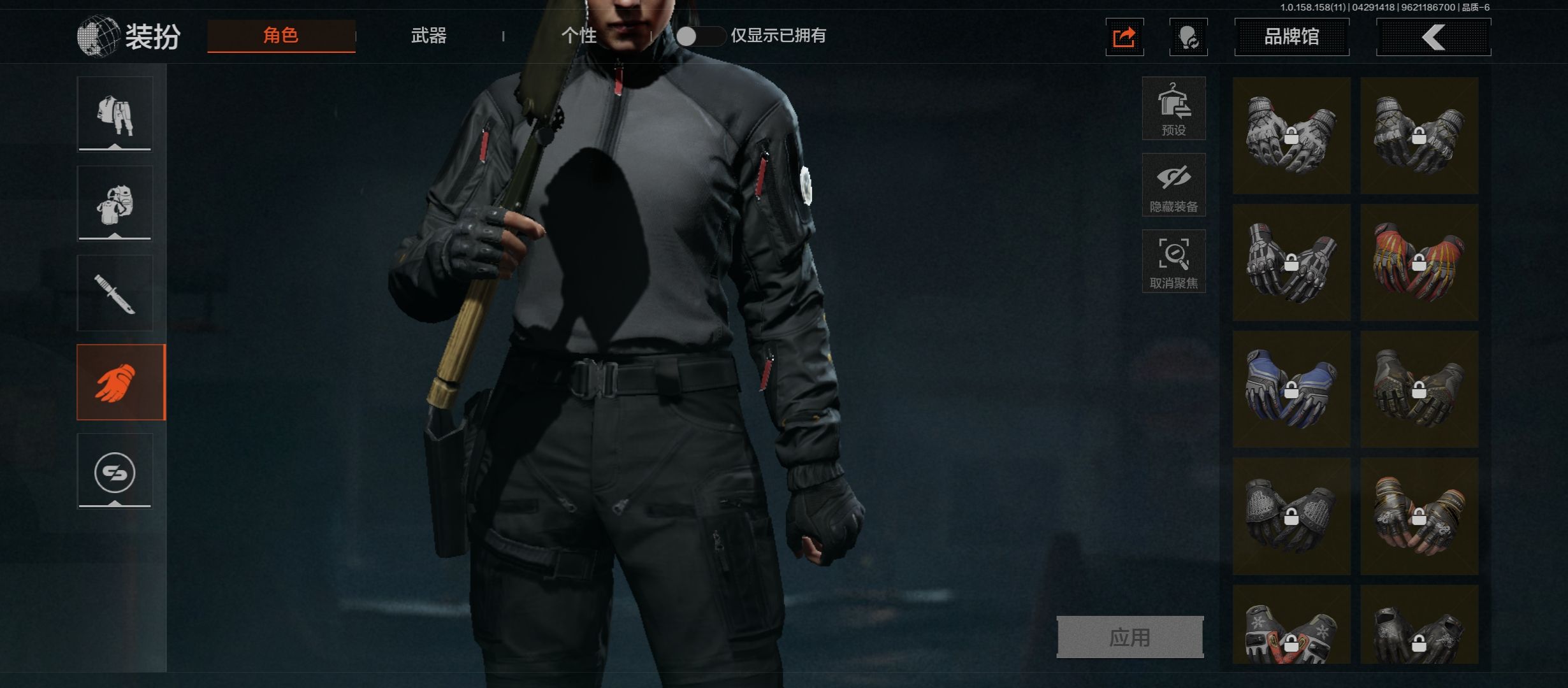Apply selection with the 应用 button
The width and height of the screenshot is (1568, 688).
point(1129,636)
